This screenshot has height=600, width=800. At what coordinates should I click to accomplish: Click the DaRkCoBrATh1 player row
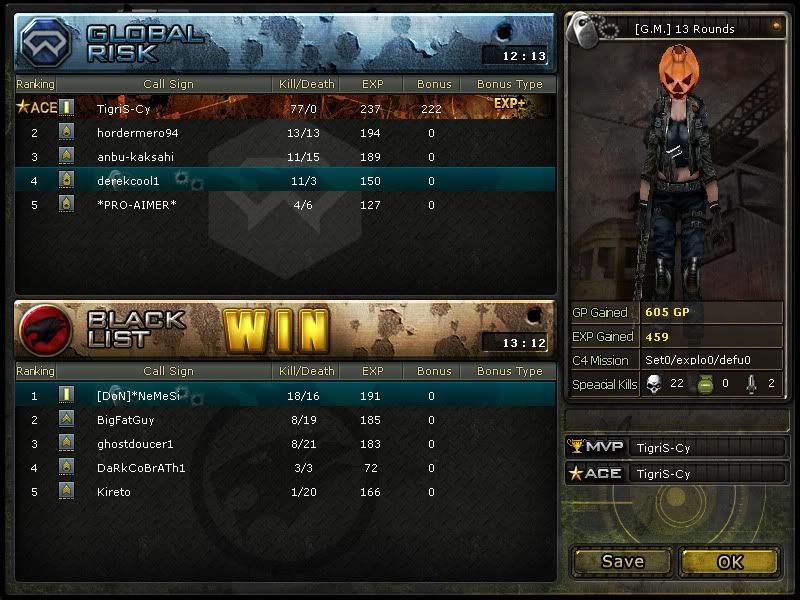click(x=285, y=468)
